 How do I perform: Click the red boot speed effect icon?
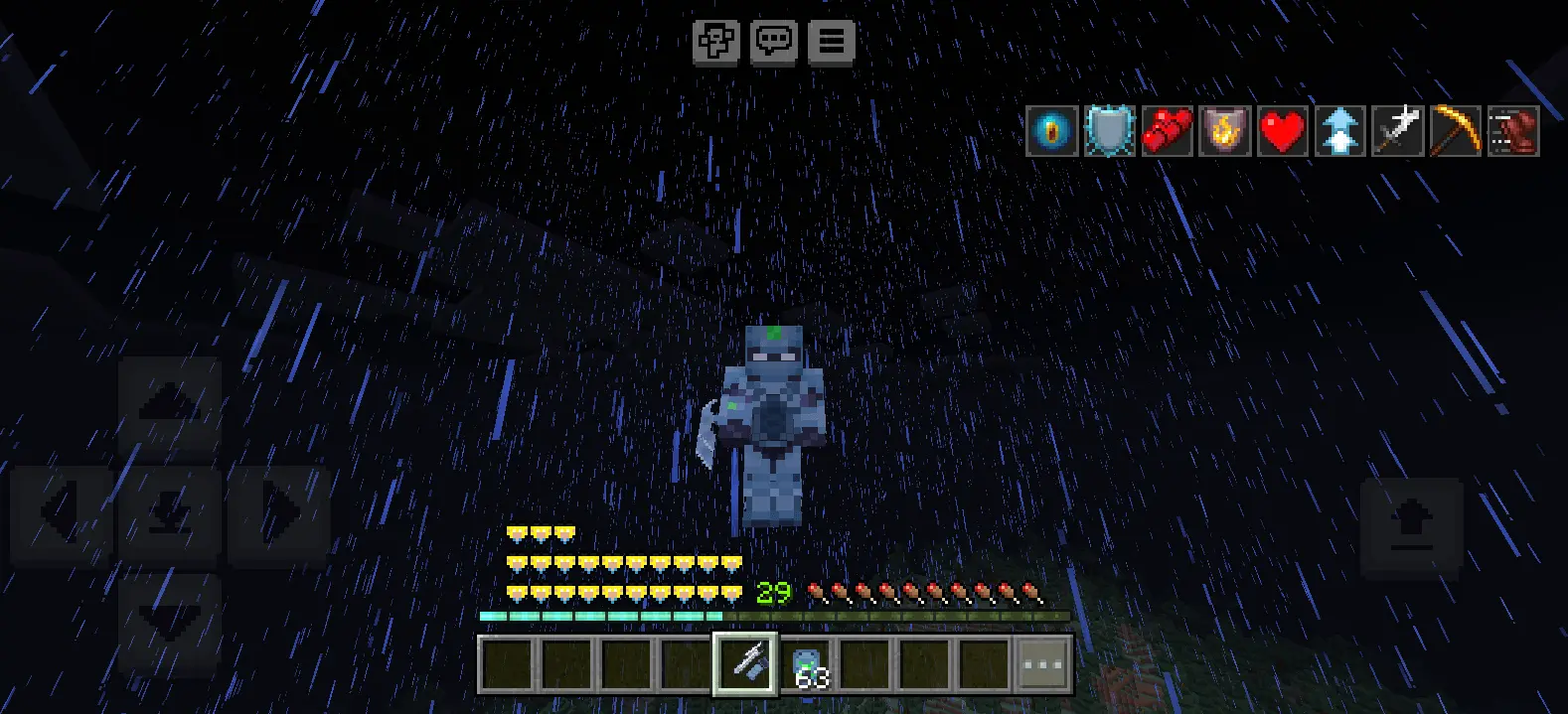point(1512,131)
